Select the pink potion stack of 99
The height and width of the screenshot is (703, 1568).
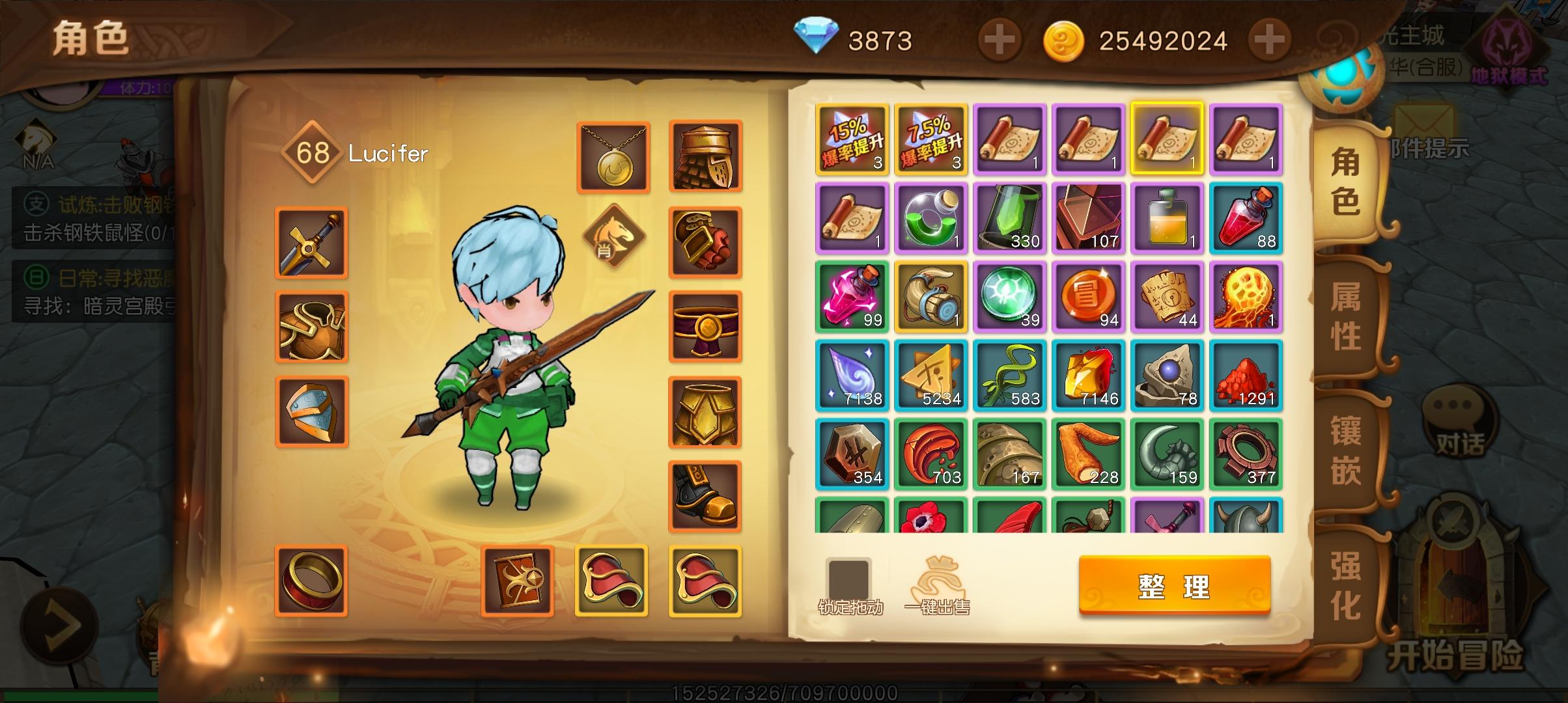(x=852, y=297)
